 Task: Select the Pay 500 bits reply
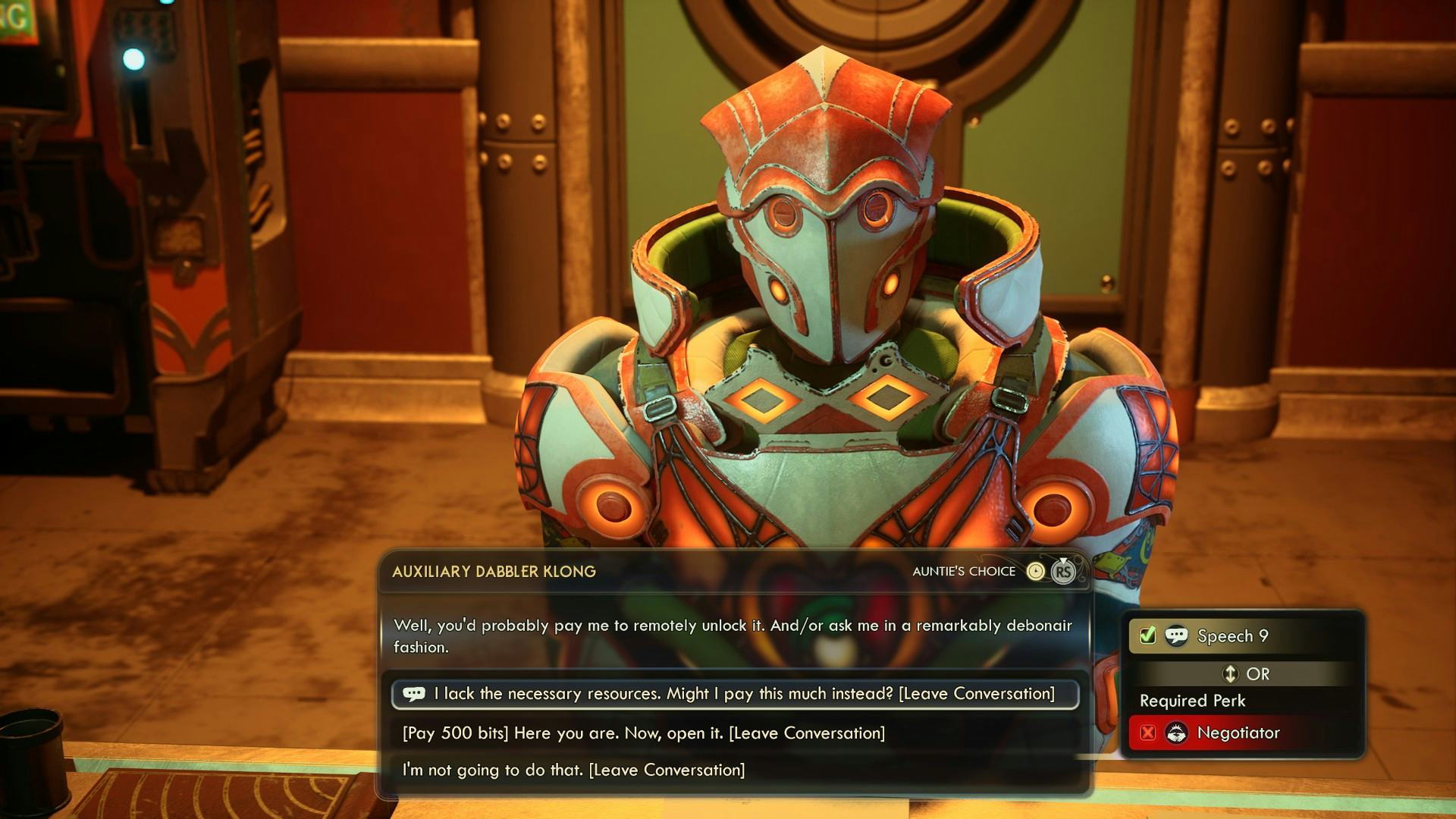click(x=643, y=733)
